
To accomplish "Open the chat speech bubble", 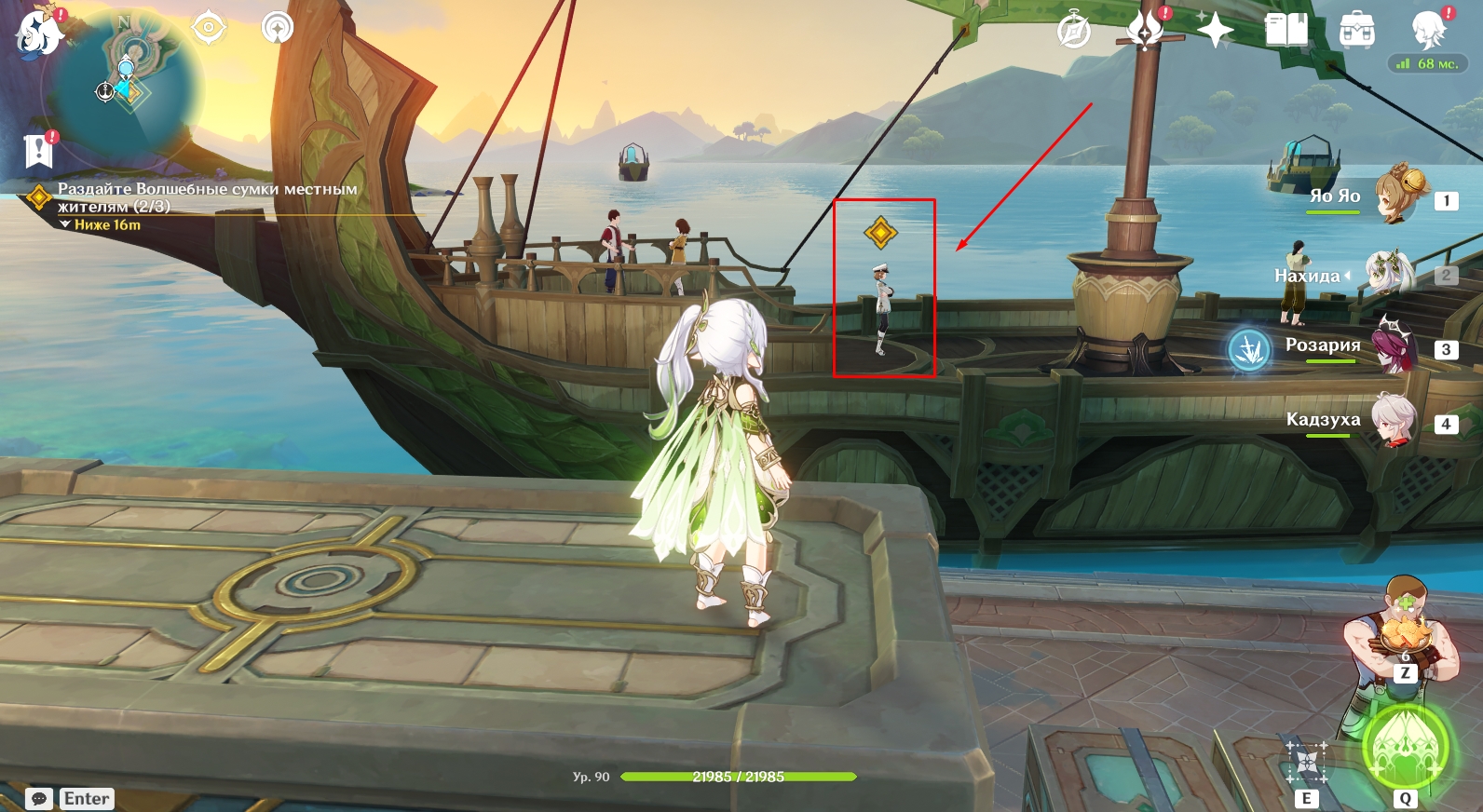I will point(39,799).
